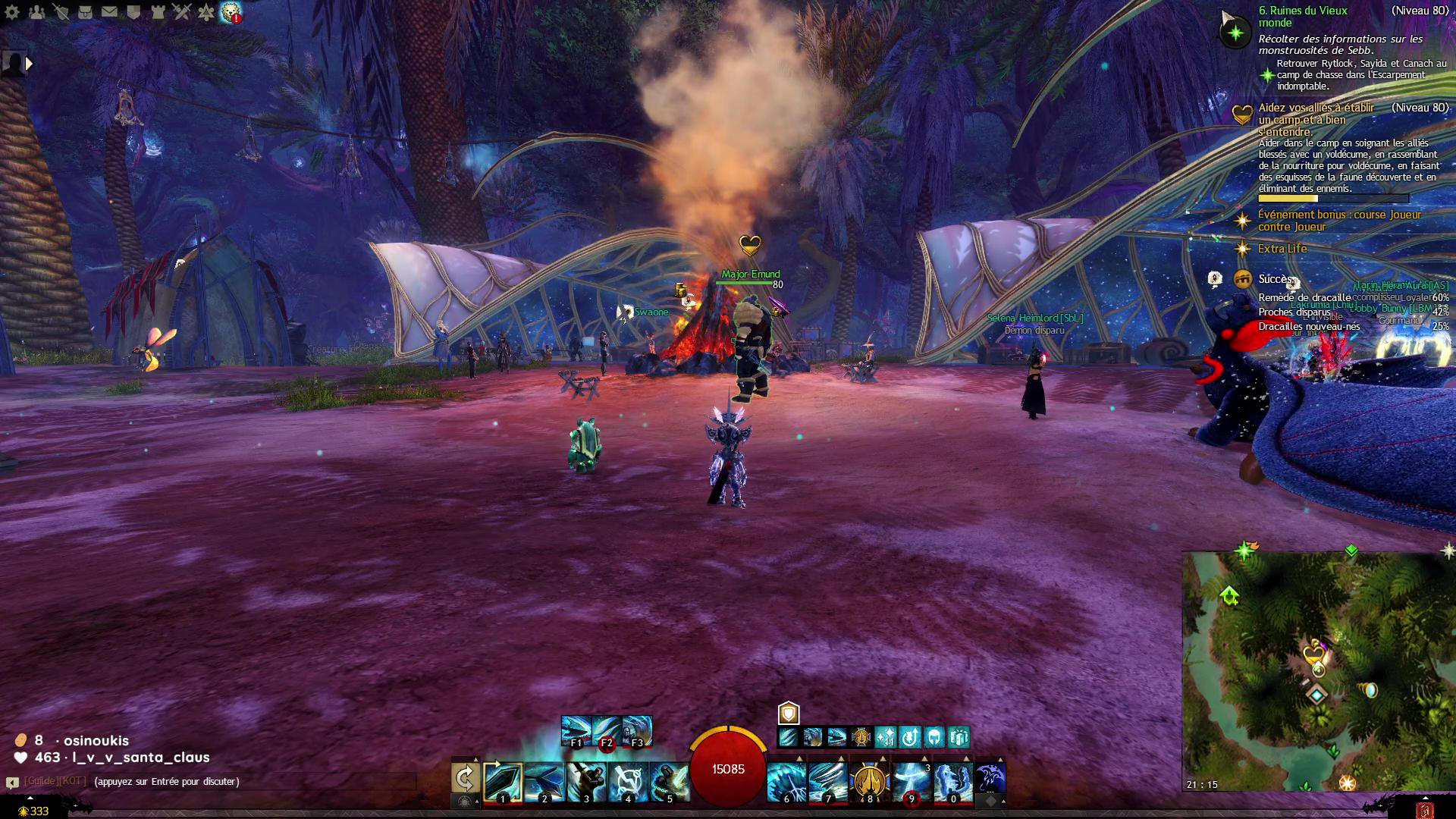Open the contacts and LFG panel
The height and width of the screenshot is (819, 1456).
point(36,11)
